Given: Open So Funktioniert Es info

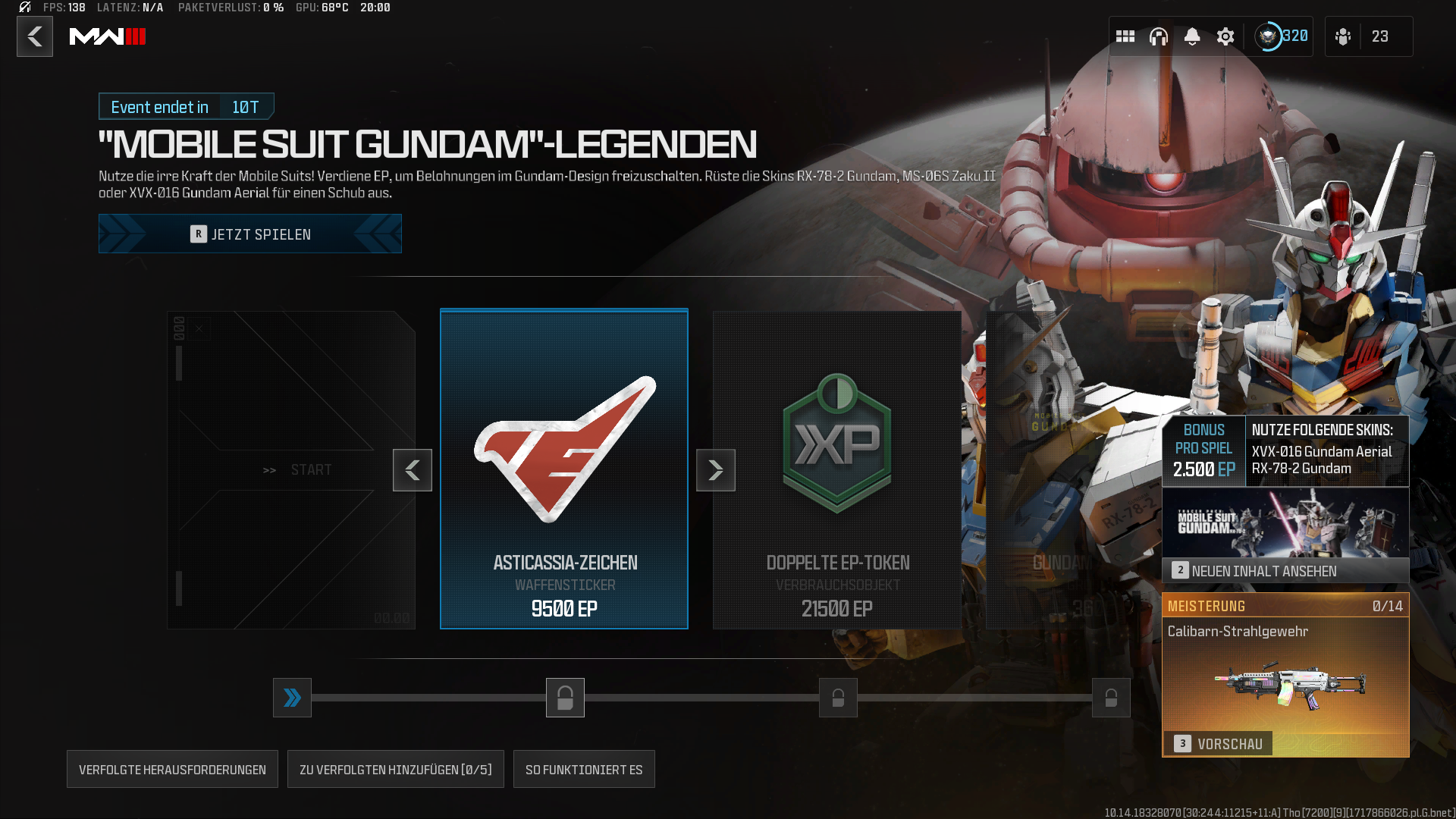Looking at the screenshot, I should click(584, 770).
